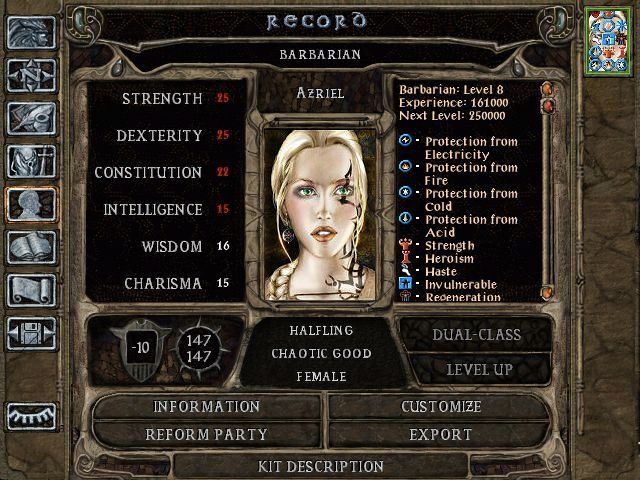Choose Reform Party

tap(206, 435)
